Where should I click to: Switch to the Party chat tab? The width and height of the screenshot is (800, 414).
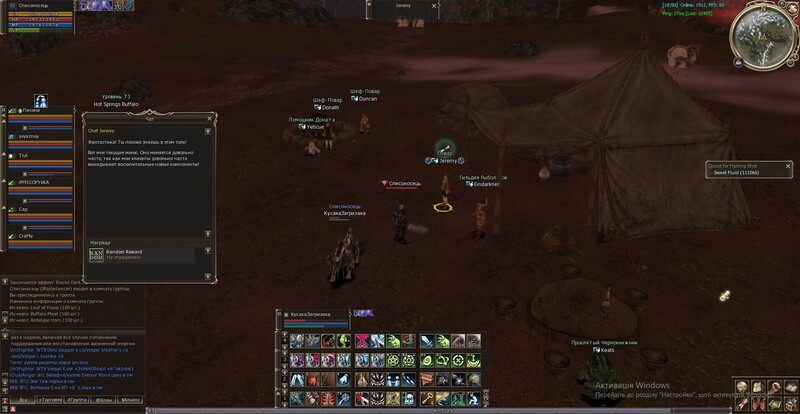(x=76, y=399)
